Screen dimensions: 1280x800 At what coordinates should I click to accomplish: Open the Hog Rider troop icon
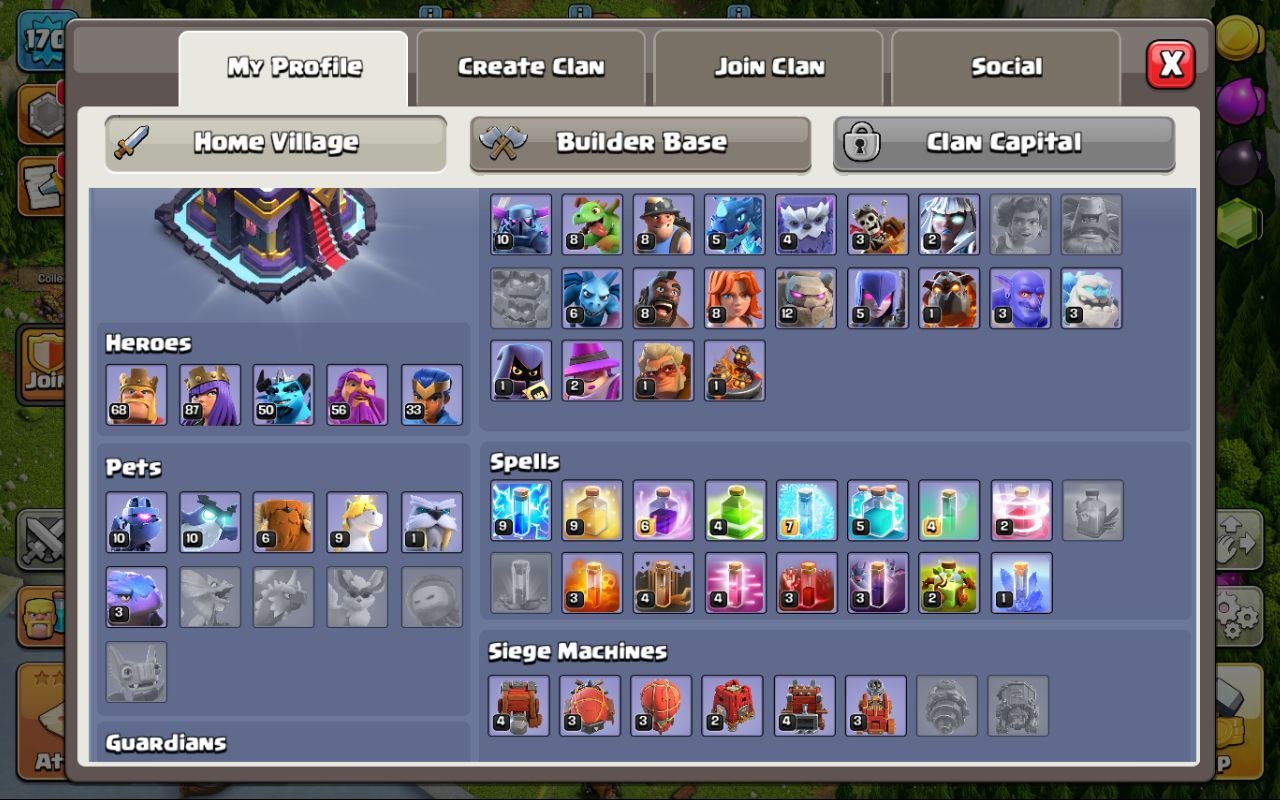tap(663, 297)
